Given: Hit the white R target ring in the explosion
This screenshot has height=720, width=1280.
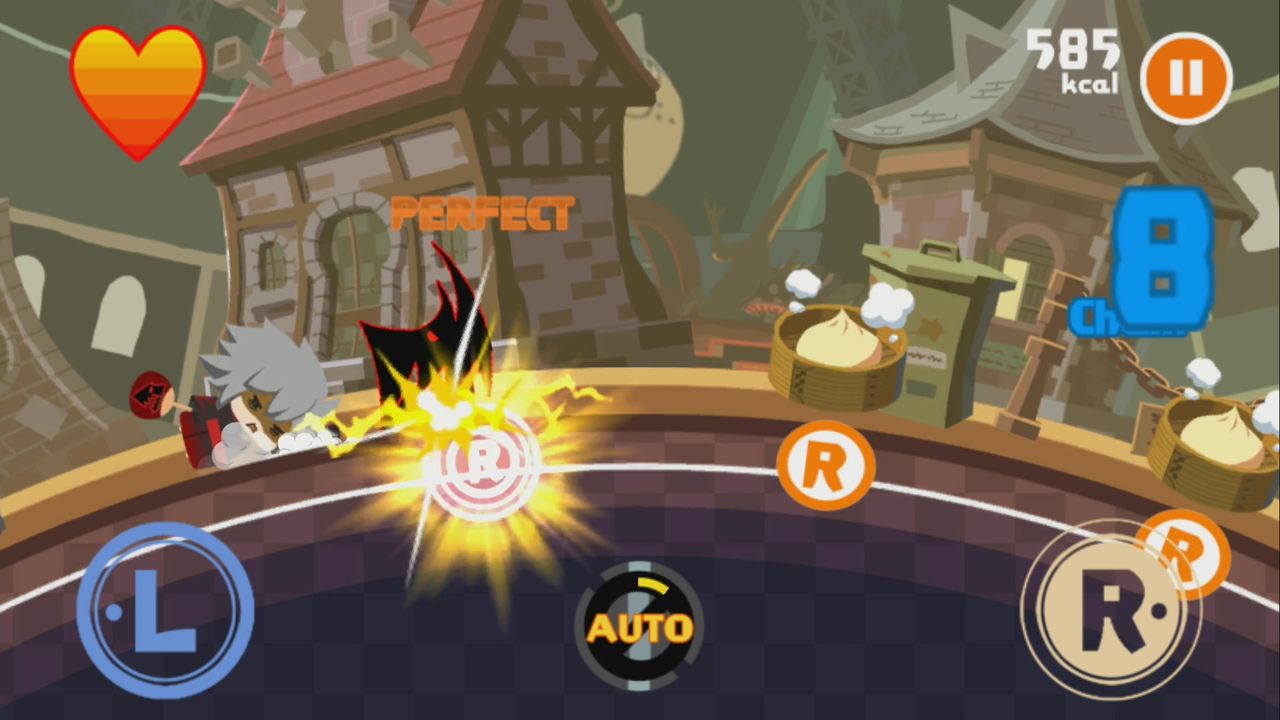Looking at the screenshot, I should click(480, 468).
